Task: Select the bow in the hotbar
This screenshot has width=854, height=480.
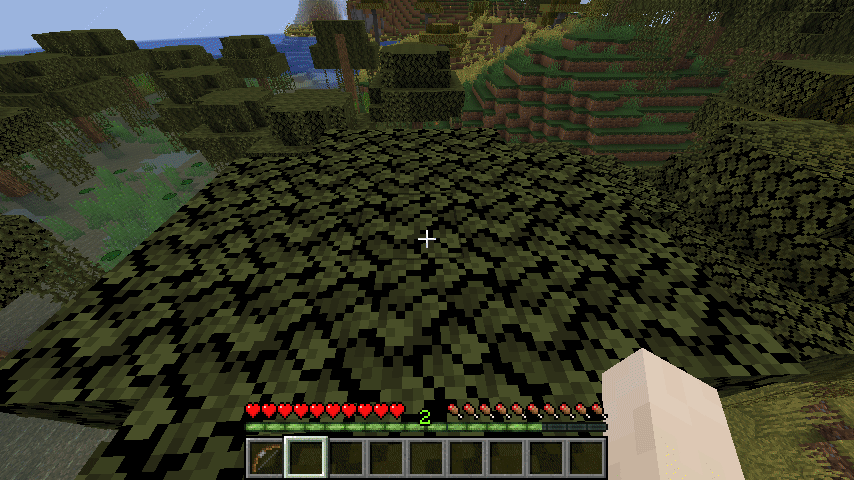Action: coord(266,458)
